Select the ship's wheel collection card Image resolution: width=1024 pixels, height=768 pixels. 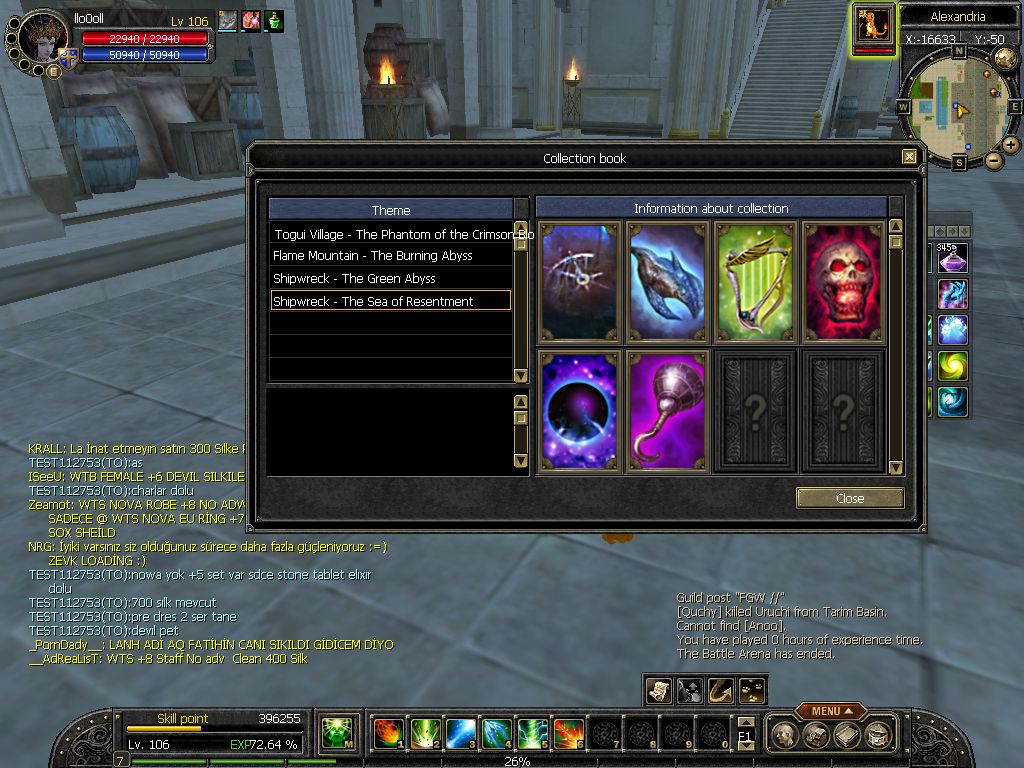coord(579,282)
